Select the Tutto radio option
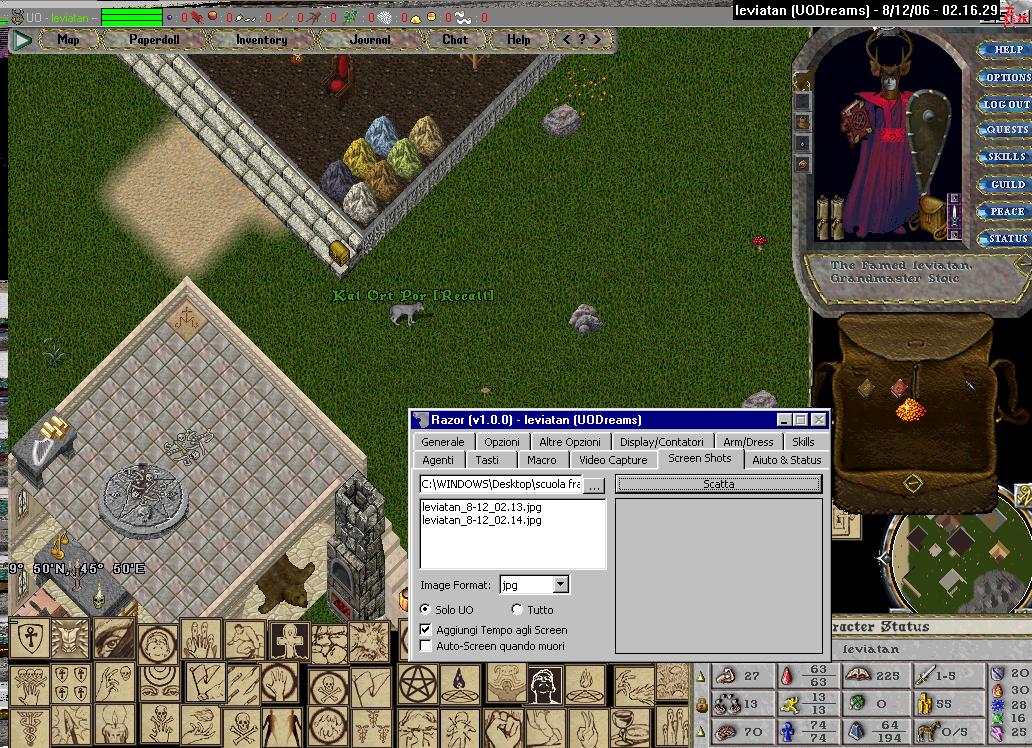 click(517, 610)
